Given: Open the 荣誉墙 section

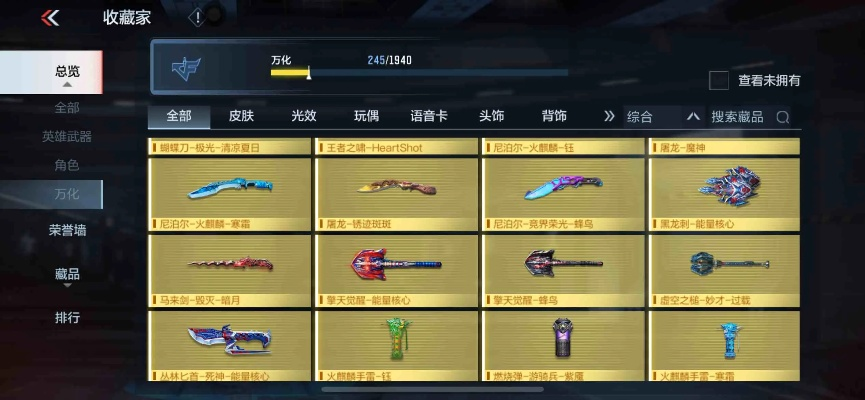Looking at the screenshot, I should (x=67, y=230).
